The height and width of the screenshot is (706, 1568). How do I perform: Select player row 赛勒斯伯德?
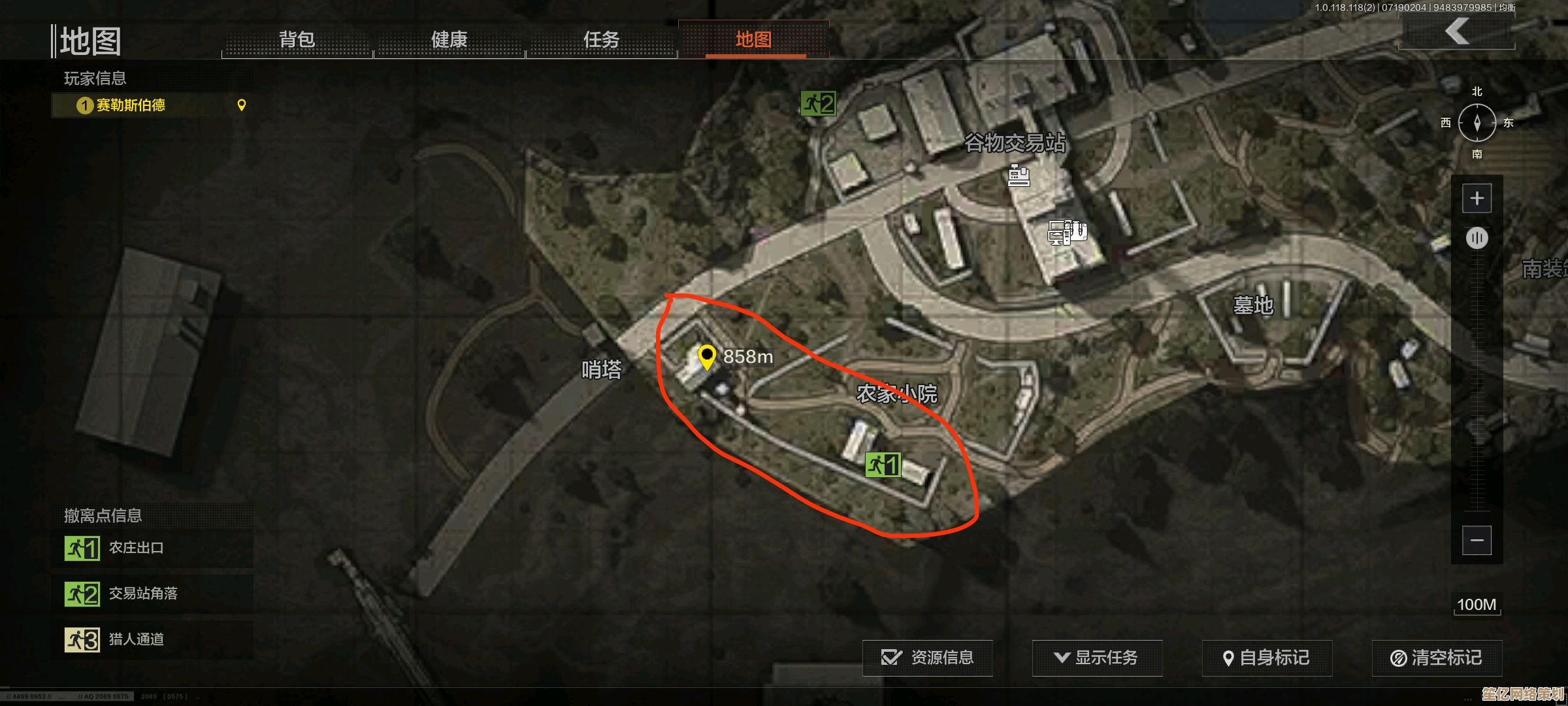152,105
